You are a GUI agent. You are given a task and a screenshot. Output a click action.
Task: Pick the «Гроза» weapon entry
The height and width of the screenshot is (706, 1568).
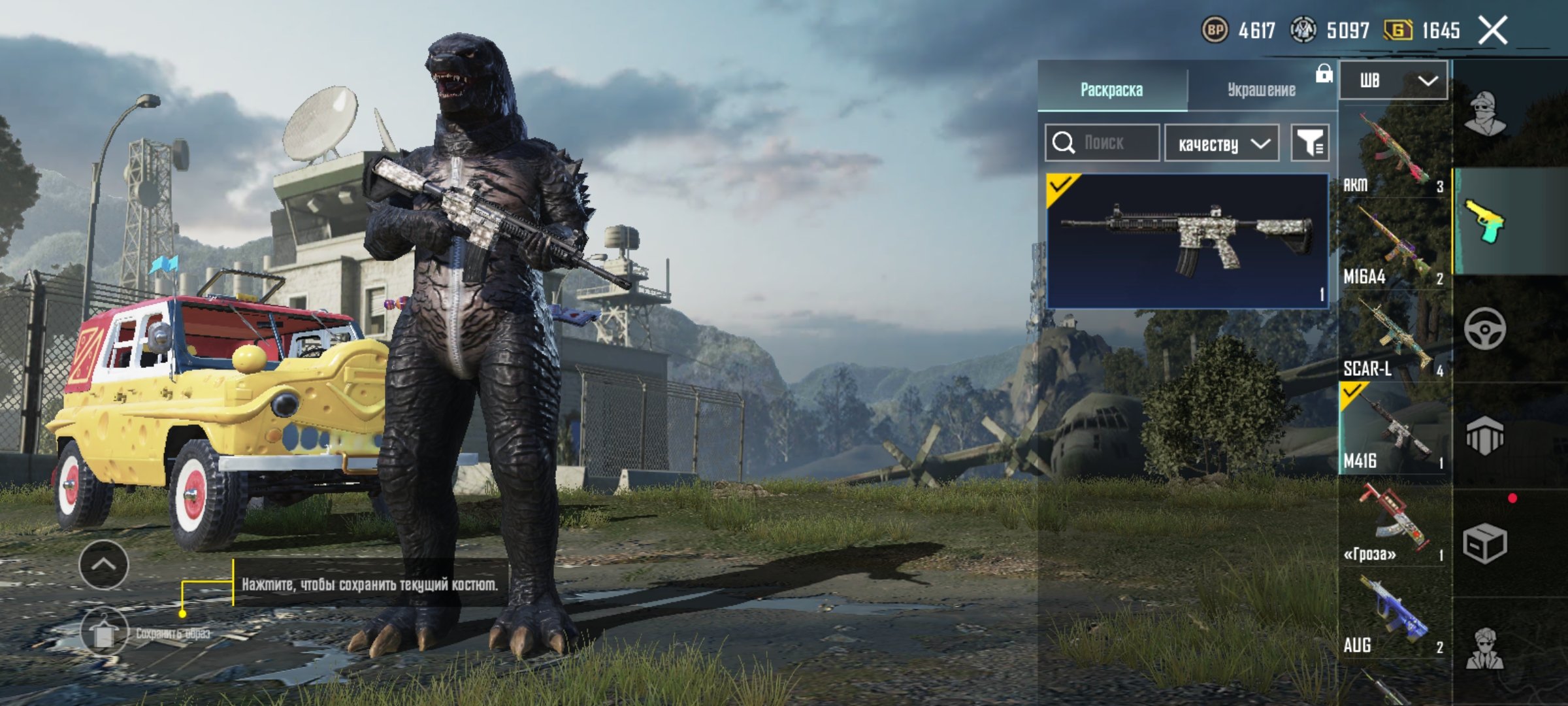tap(1393, 522)
